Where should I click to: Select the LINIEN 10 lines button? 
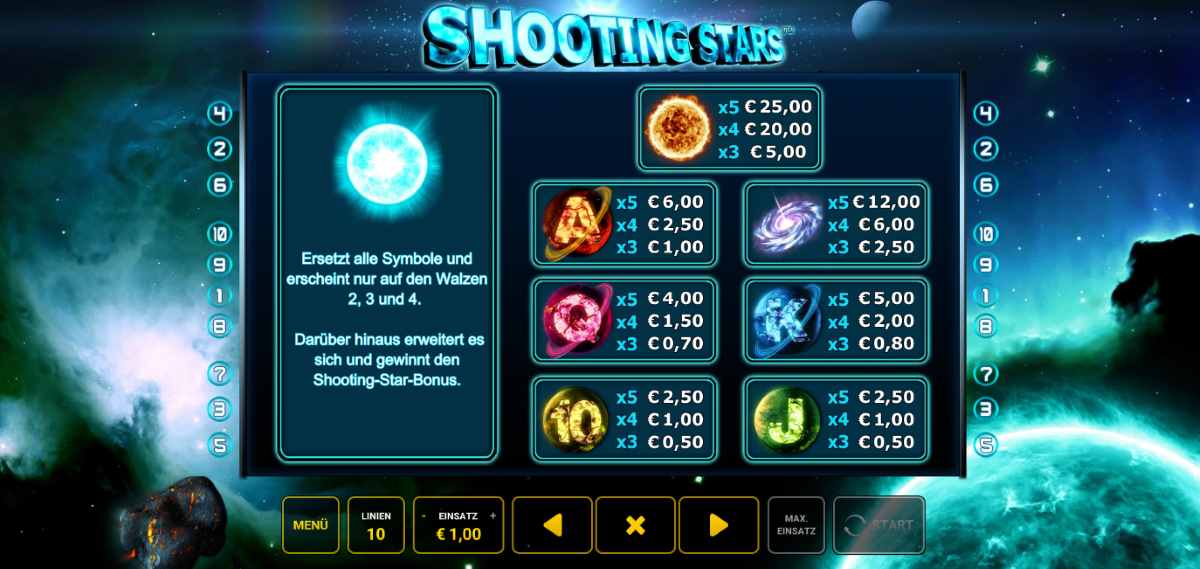point(376,525)
